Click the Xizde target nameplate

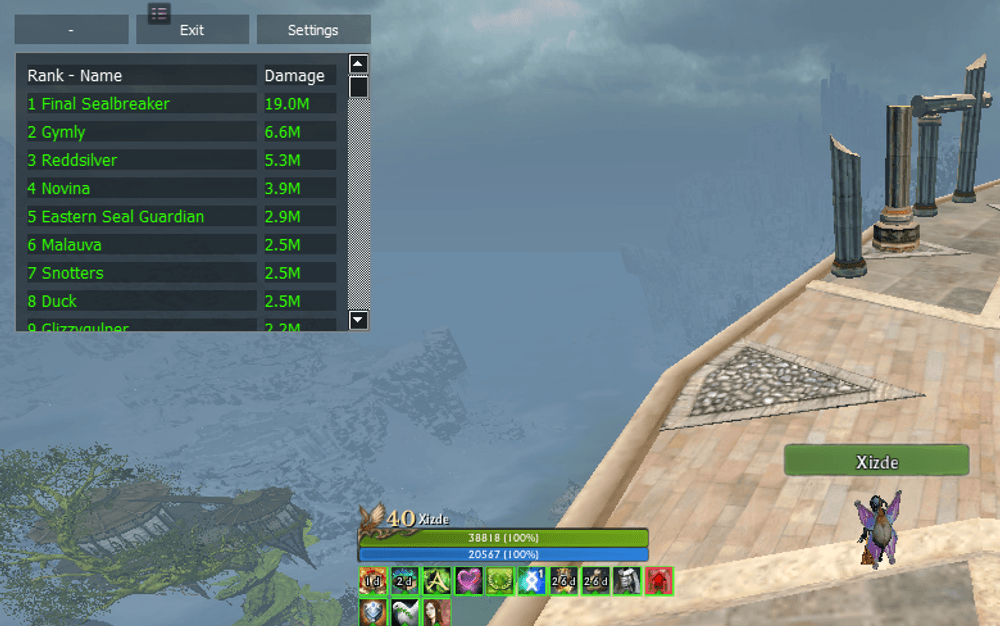click(876, 461)
